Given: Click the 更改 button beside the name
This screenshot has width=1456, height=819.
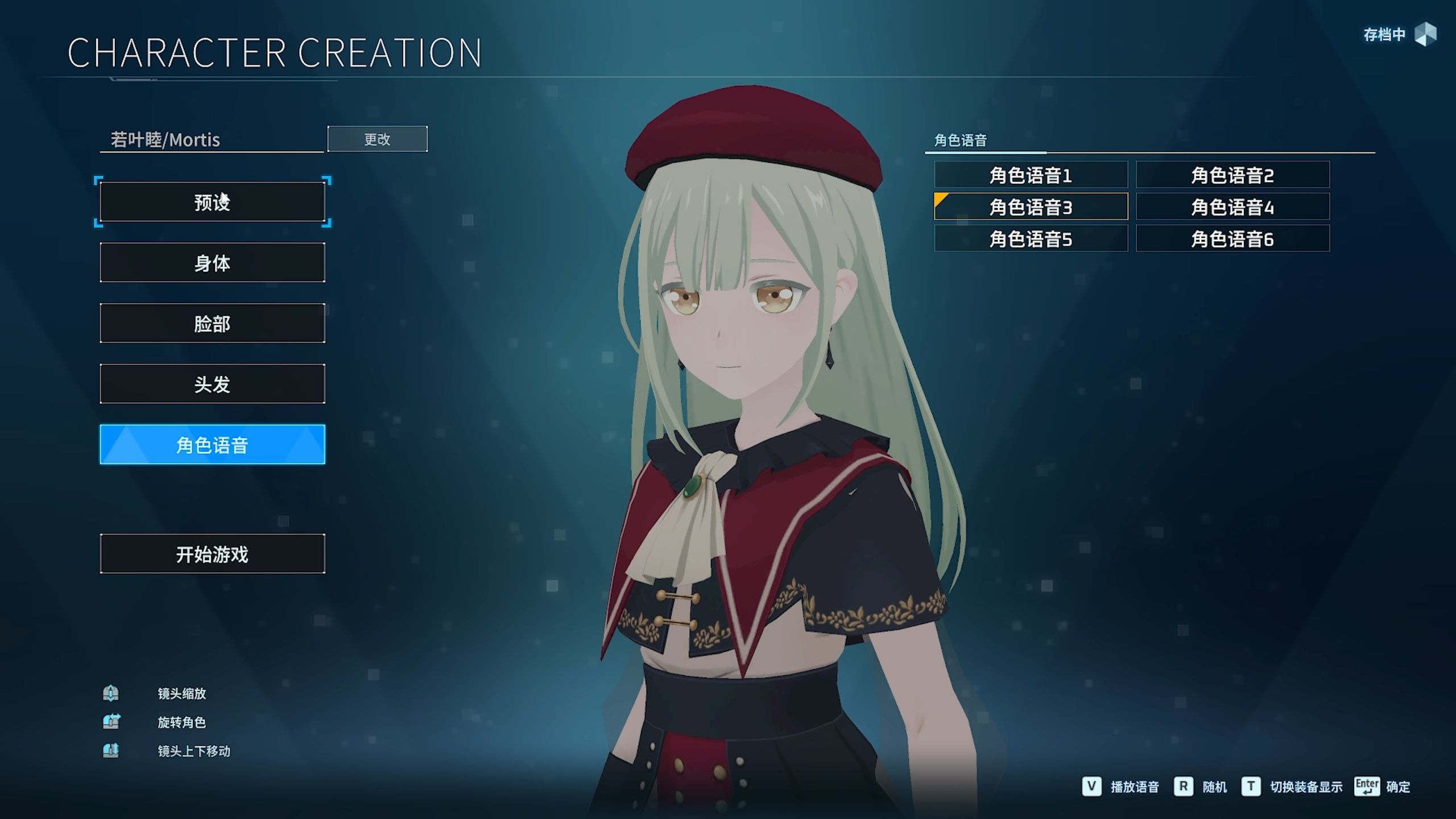Looking at the screenshot, I should pyautogui.click(x=377, y=139).
